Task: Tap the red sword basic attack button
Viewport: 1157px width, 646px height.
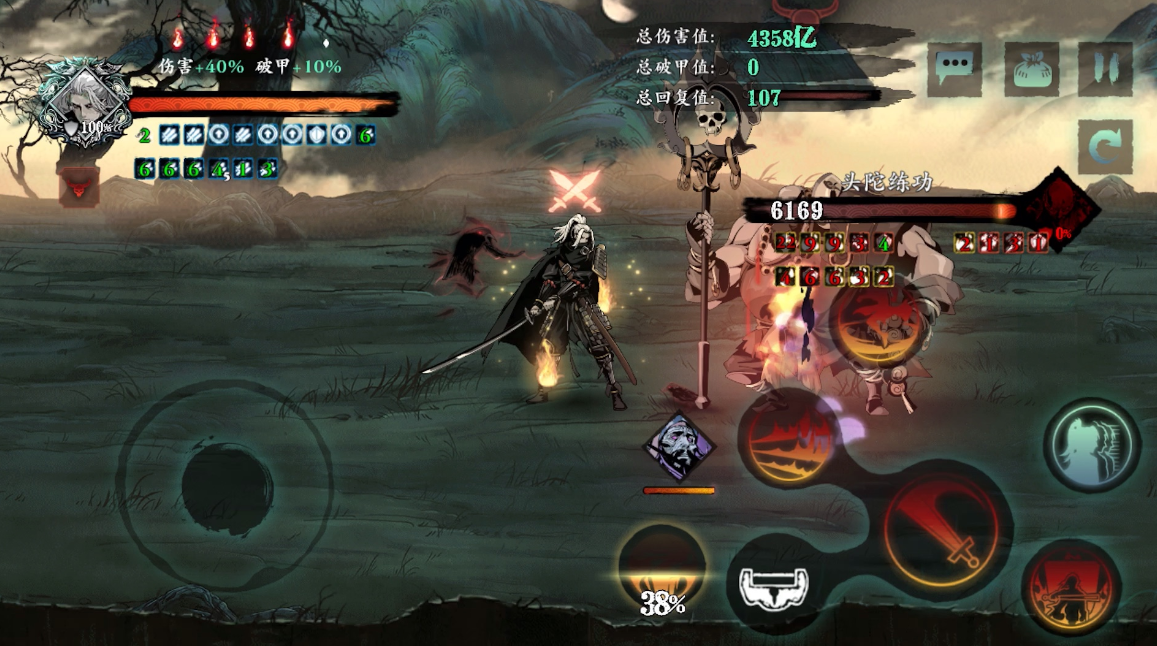Action: point(946,531)
